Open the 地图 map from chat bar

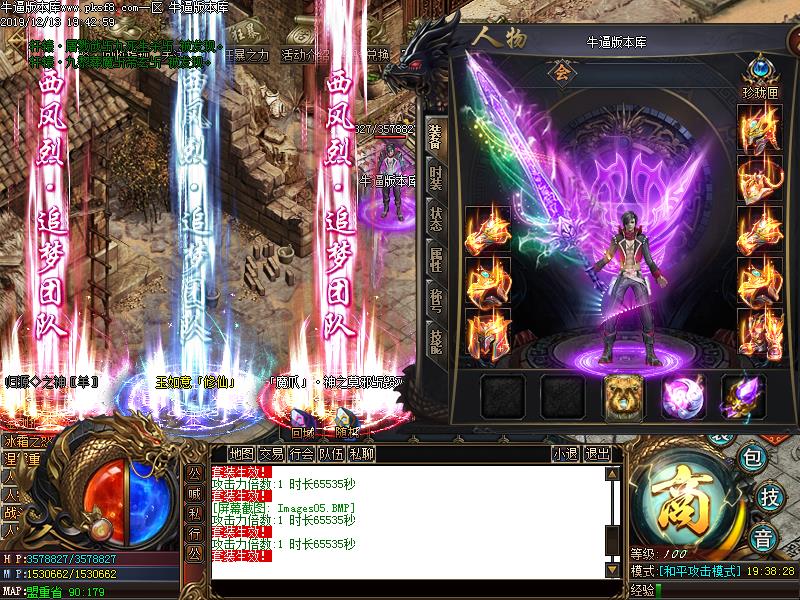pos(240,454)
